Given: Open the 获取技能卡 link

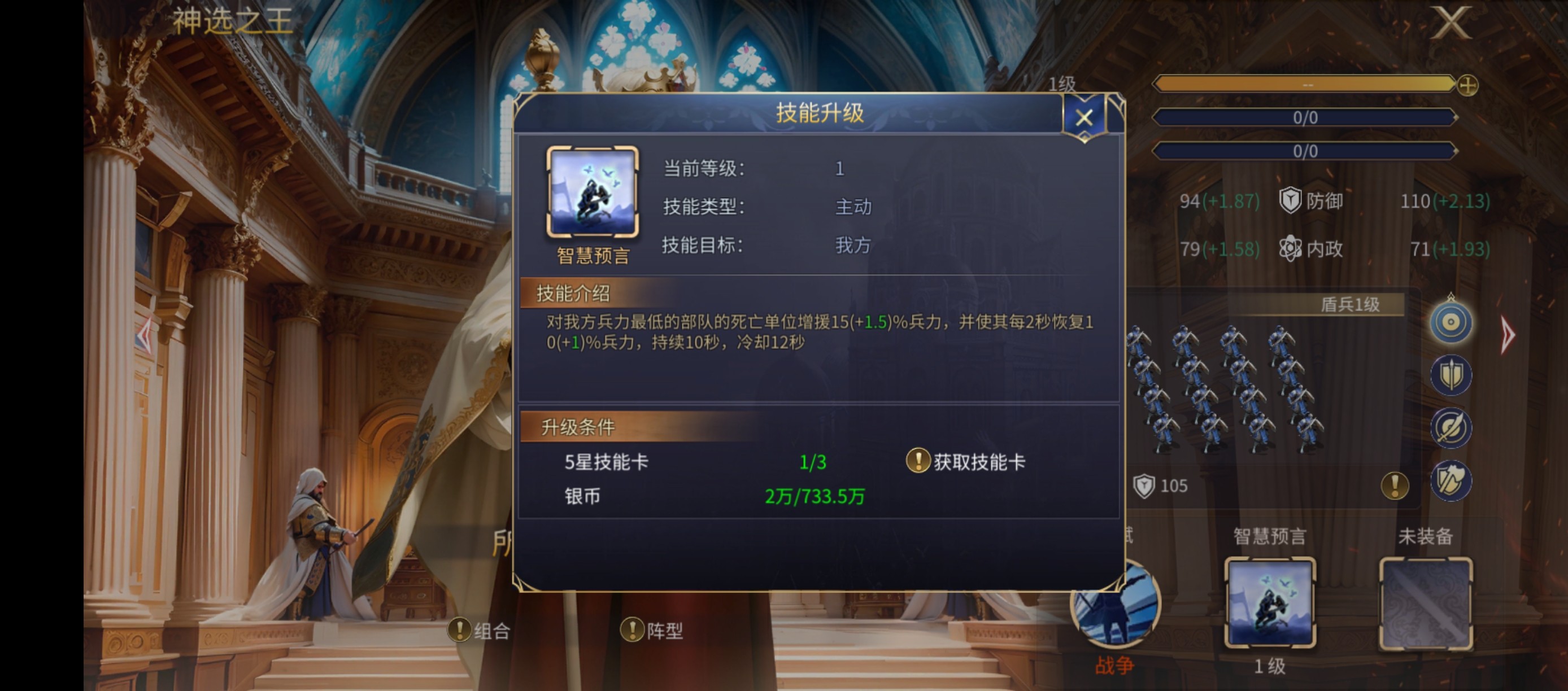Looking at the screenshot, I should click(x=971, y=461).
